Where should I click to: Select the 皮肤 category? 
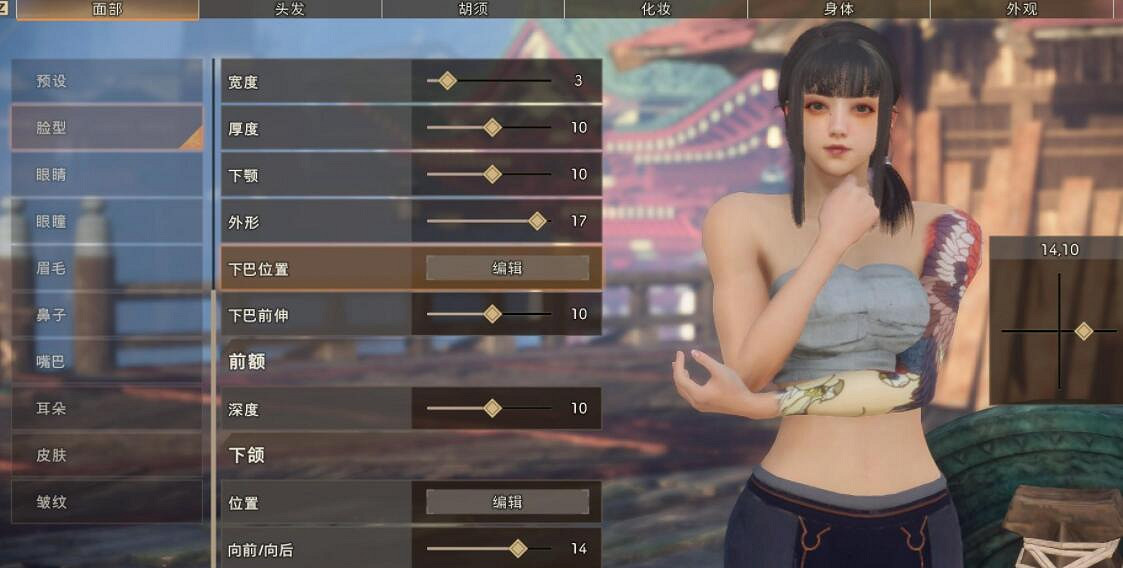106,455
